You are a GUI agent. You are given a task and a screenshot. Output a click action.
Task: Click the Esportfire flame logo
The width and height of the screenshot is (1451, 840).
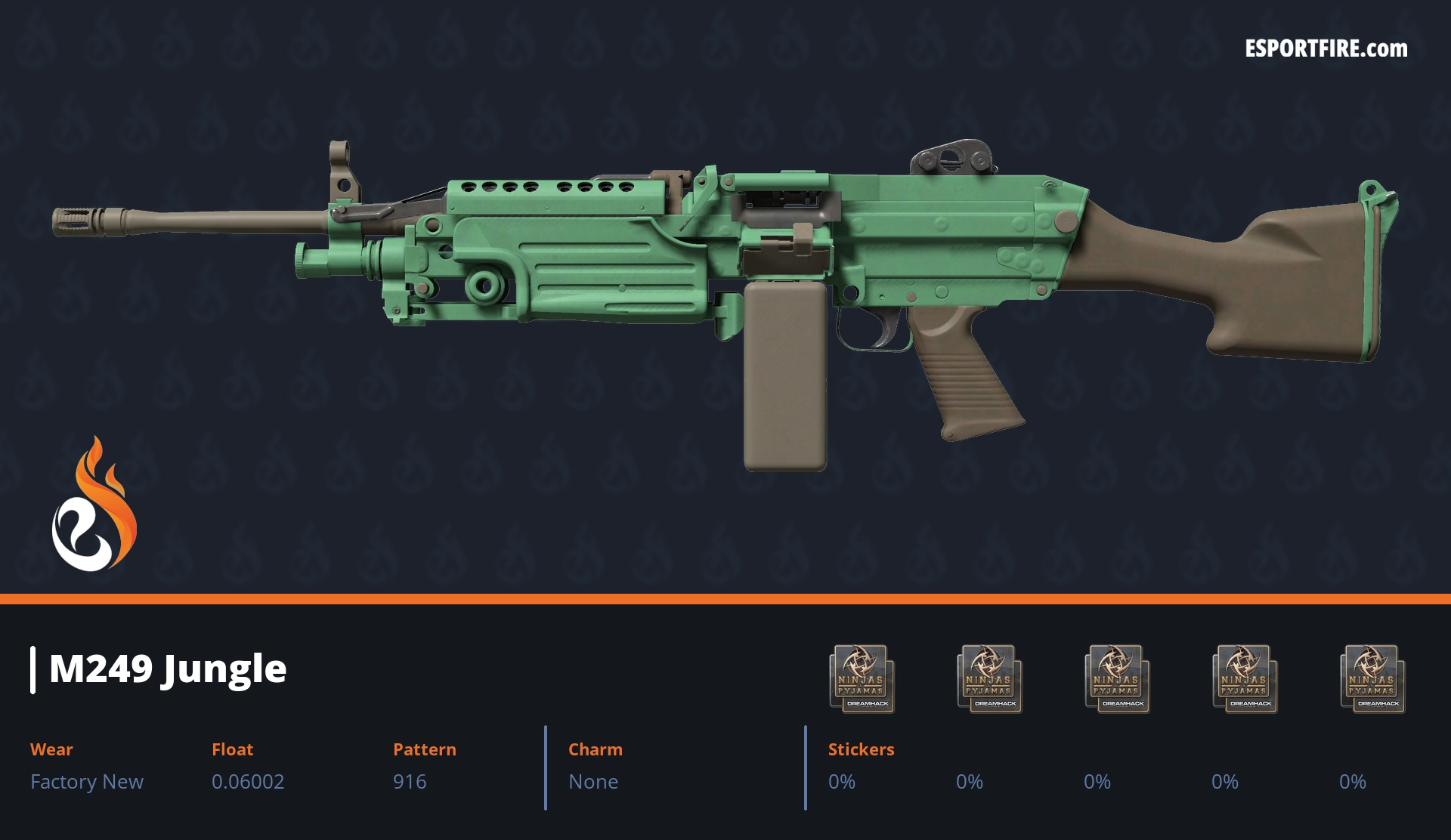(94, 505)
